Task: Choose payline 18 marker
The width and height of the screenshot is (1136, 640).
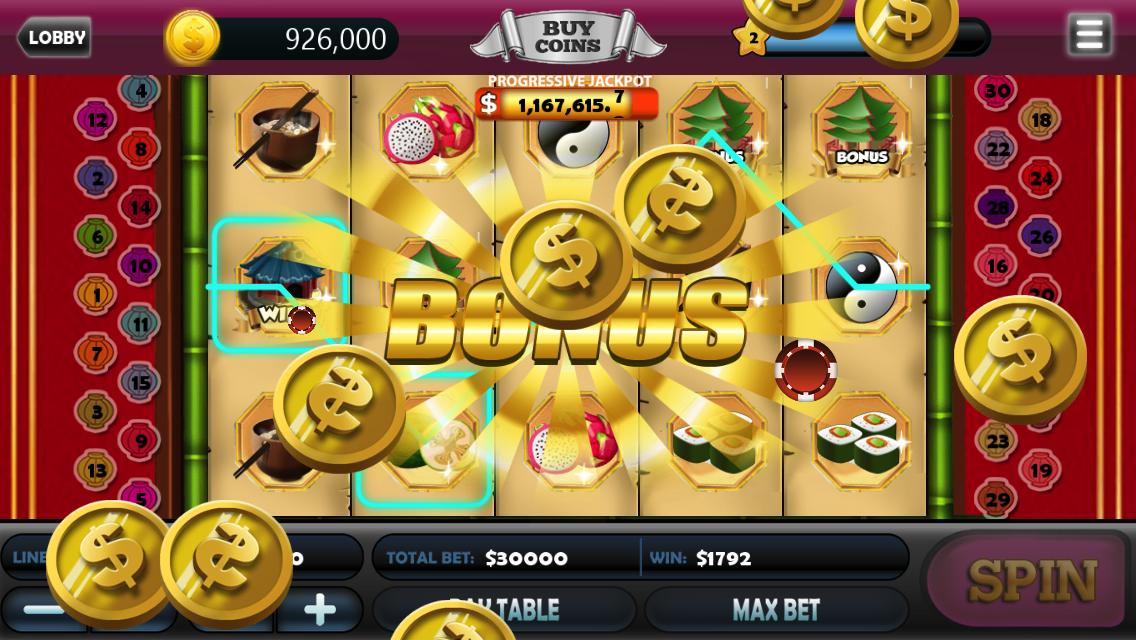Action: click(1041, 120)
